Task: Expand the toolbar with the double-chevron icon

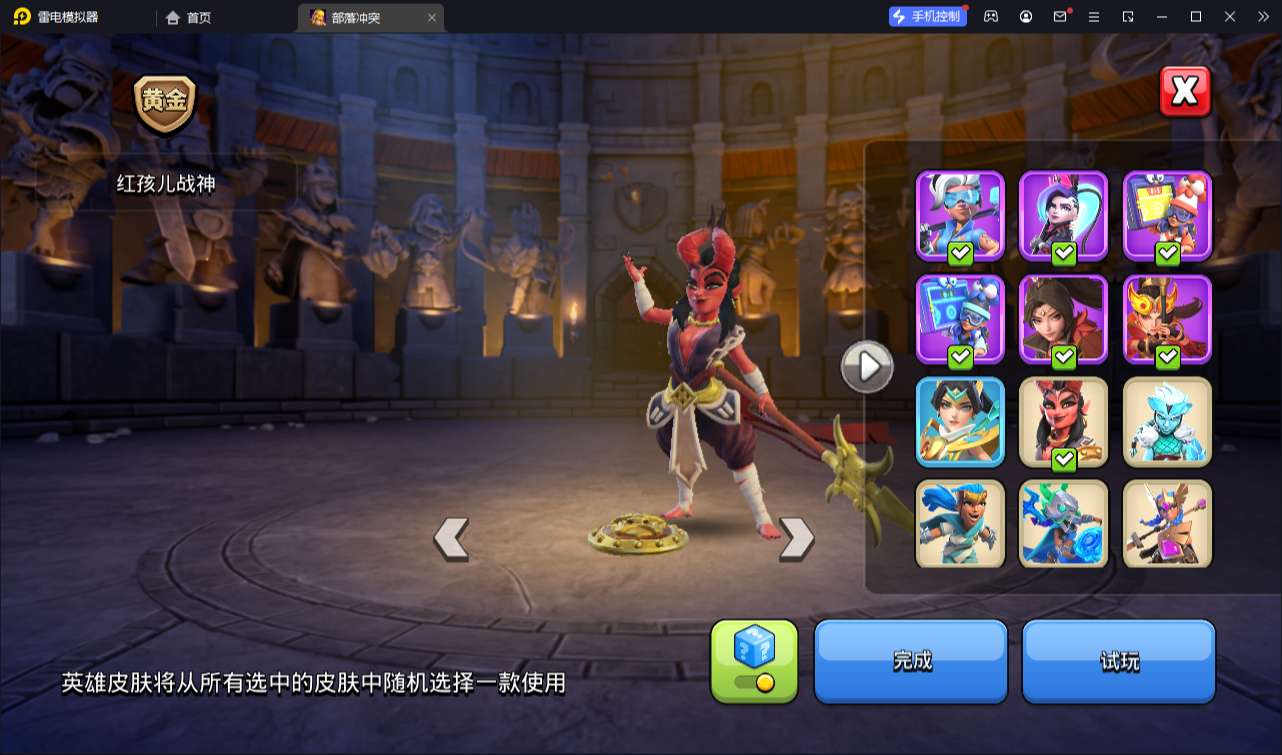Action: point(1263,16)
